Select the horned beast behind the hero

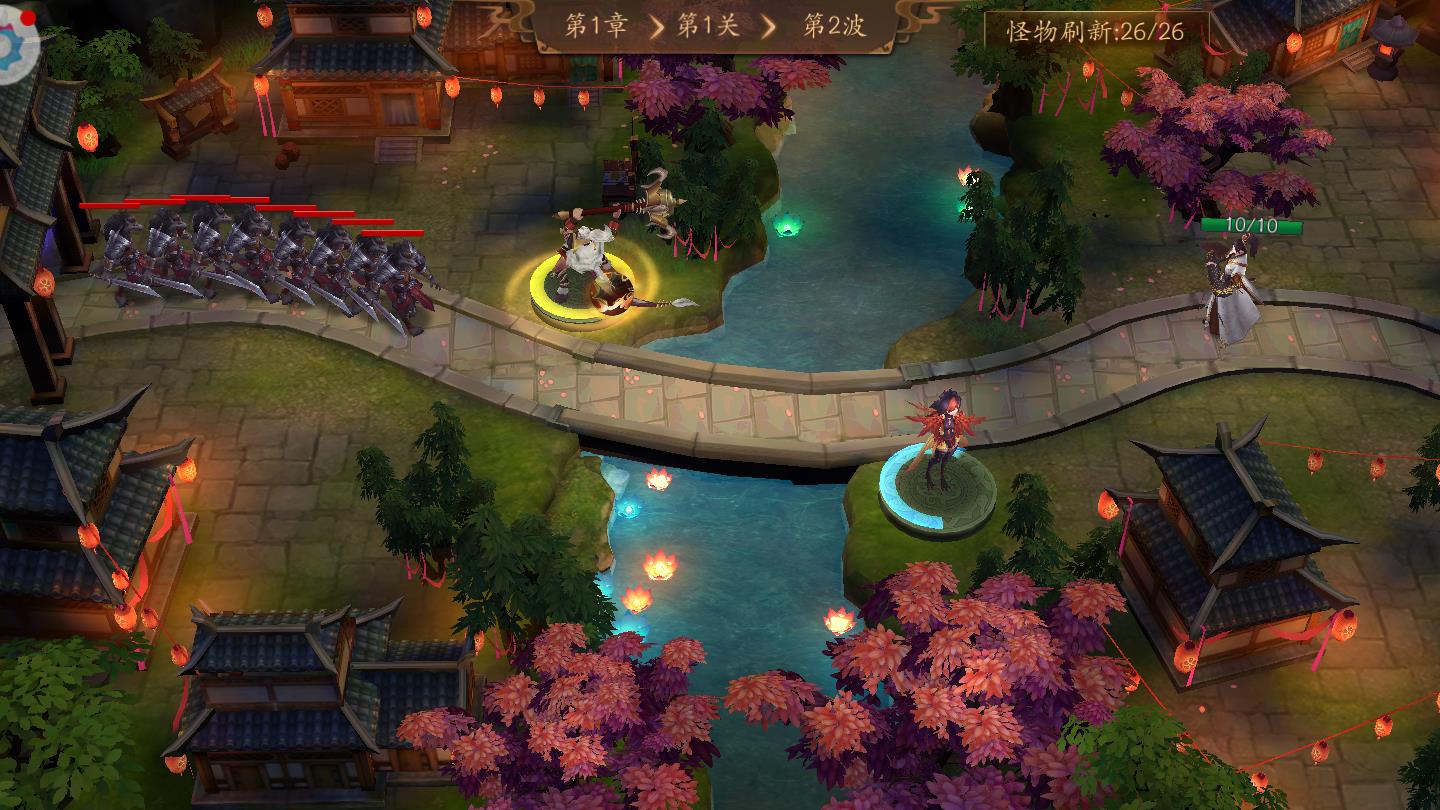point(660,195)
